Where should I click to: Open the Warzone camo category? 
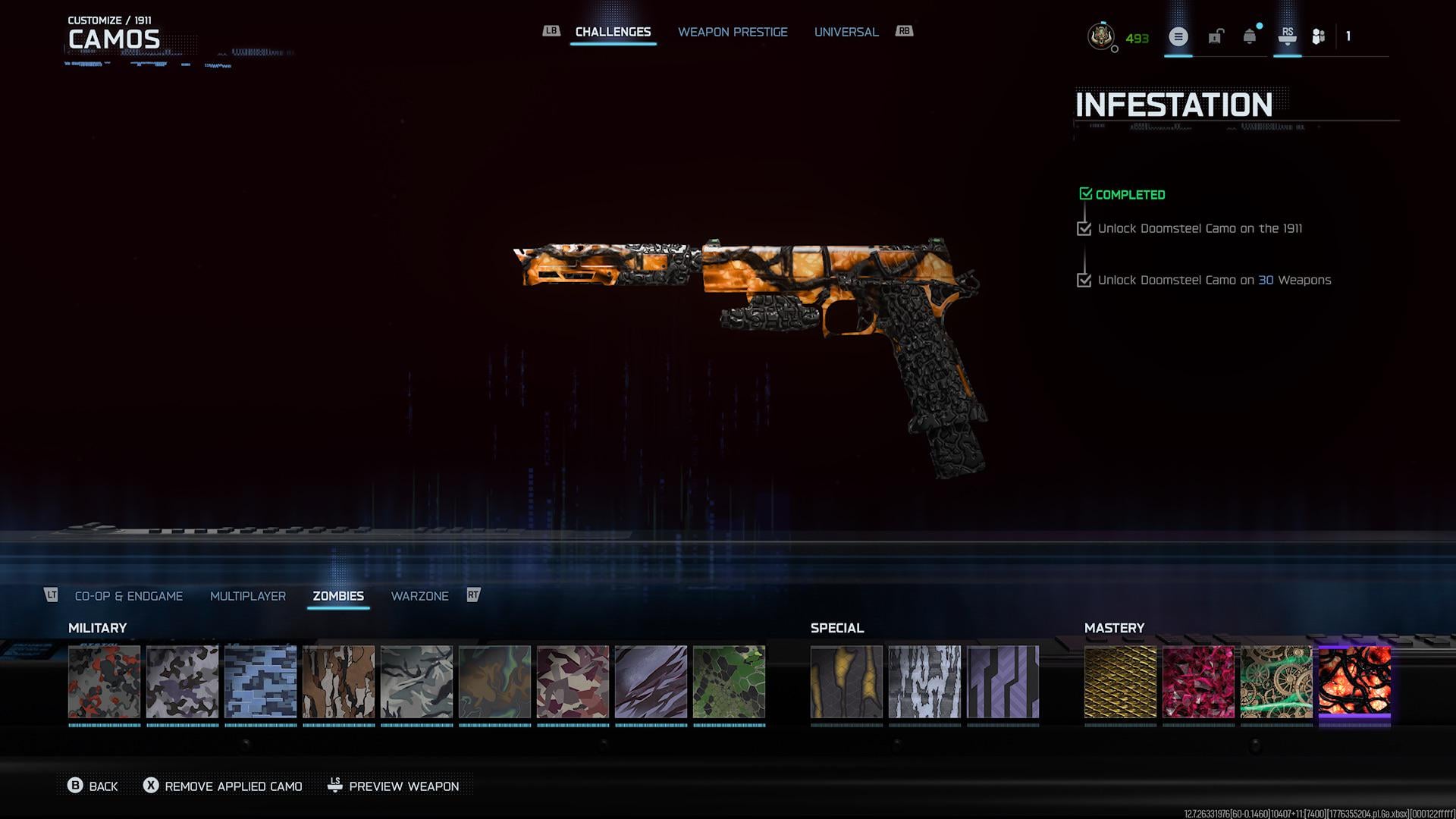419,596
